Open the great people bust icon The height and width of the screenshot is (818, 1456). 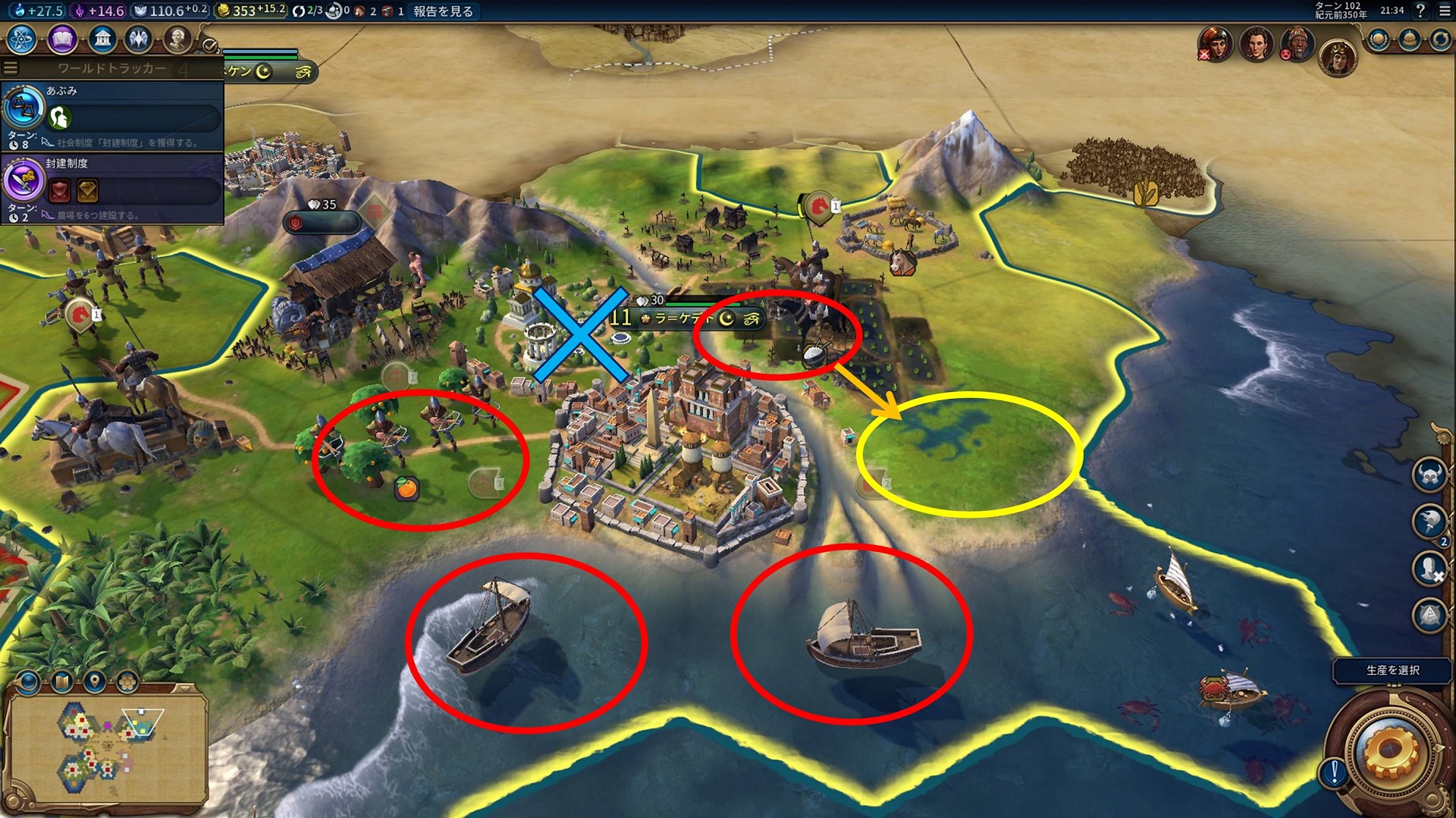coord(177,39)
